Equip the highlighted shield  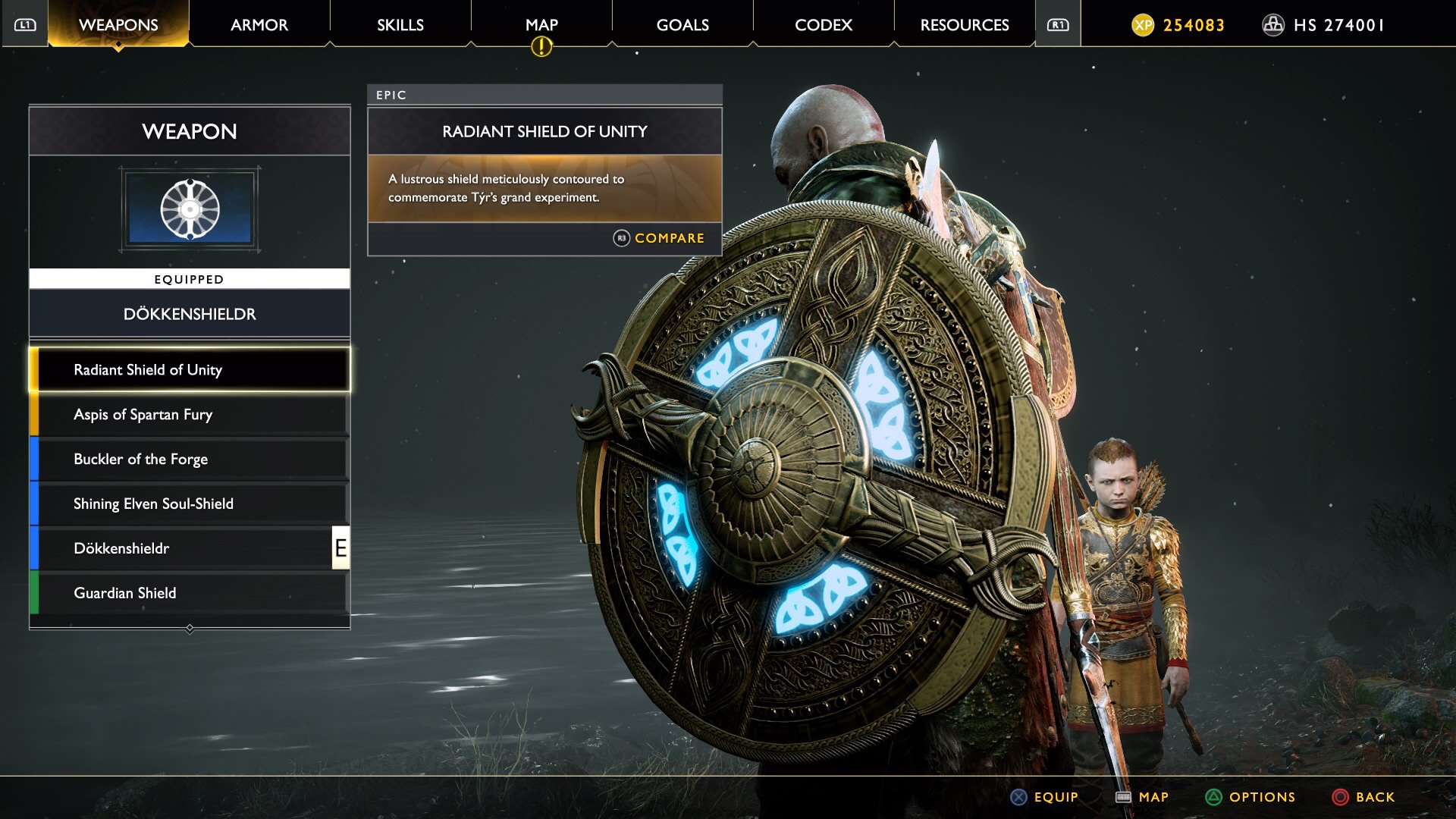coord(1044,797)
